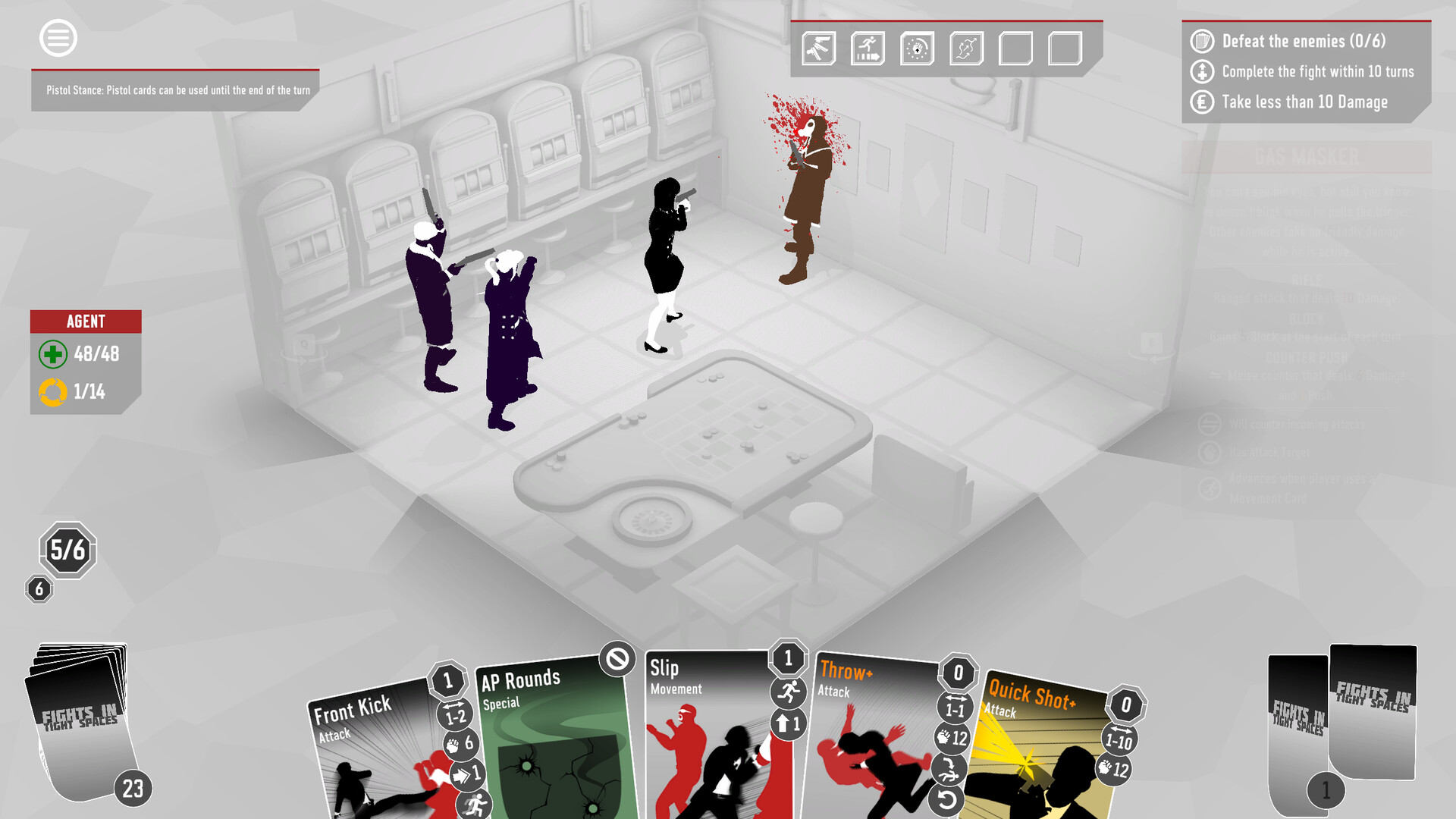This screenshot has width=1456, height=819.
Task: Click the 5/6 hexagonal combo counter
Action: [67, 551]
